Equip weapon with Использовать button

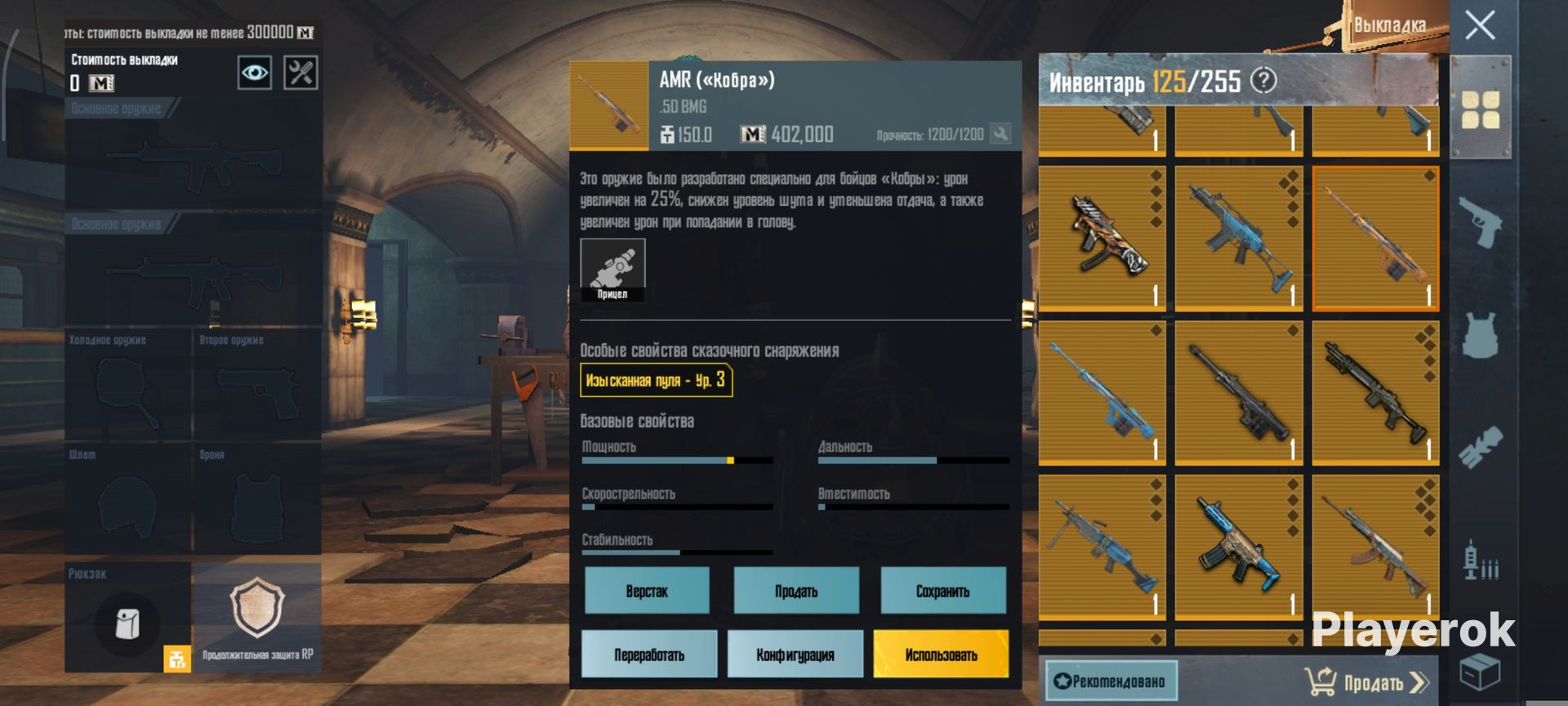click(x=941, y=655)
